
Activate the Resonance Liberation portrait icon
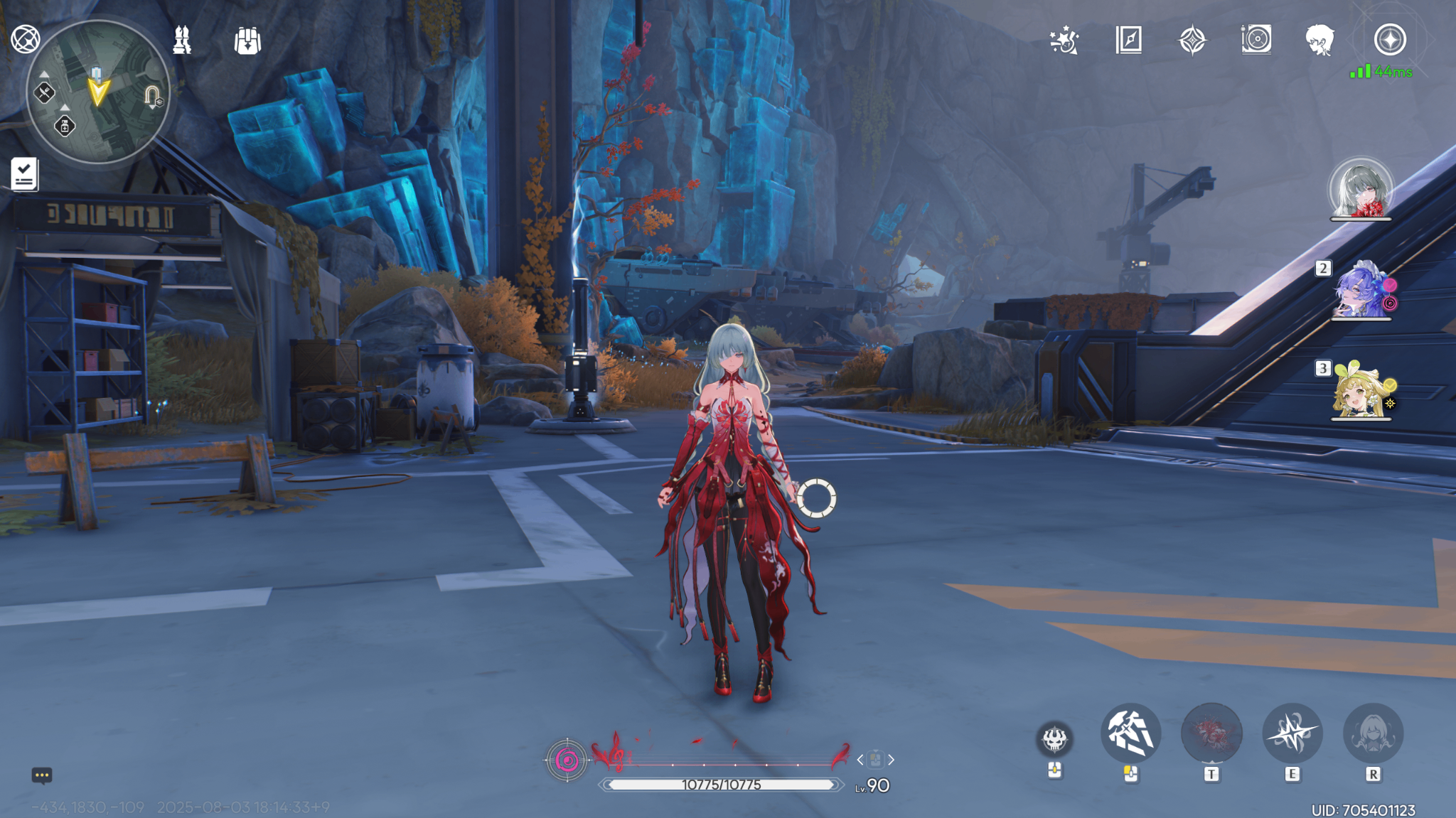pos(1373,733)
